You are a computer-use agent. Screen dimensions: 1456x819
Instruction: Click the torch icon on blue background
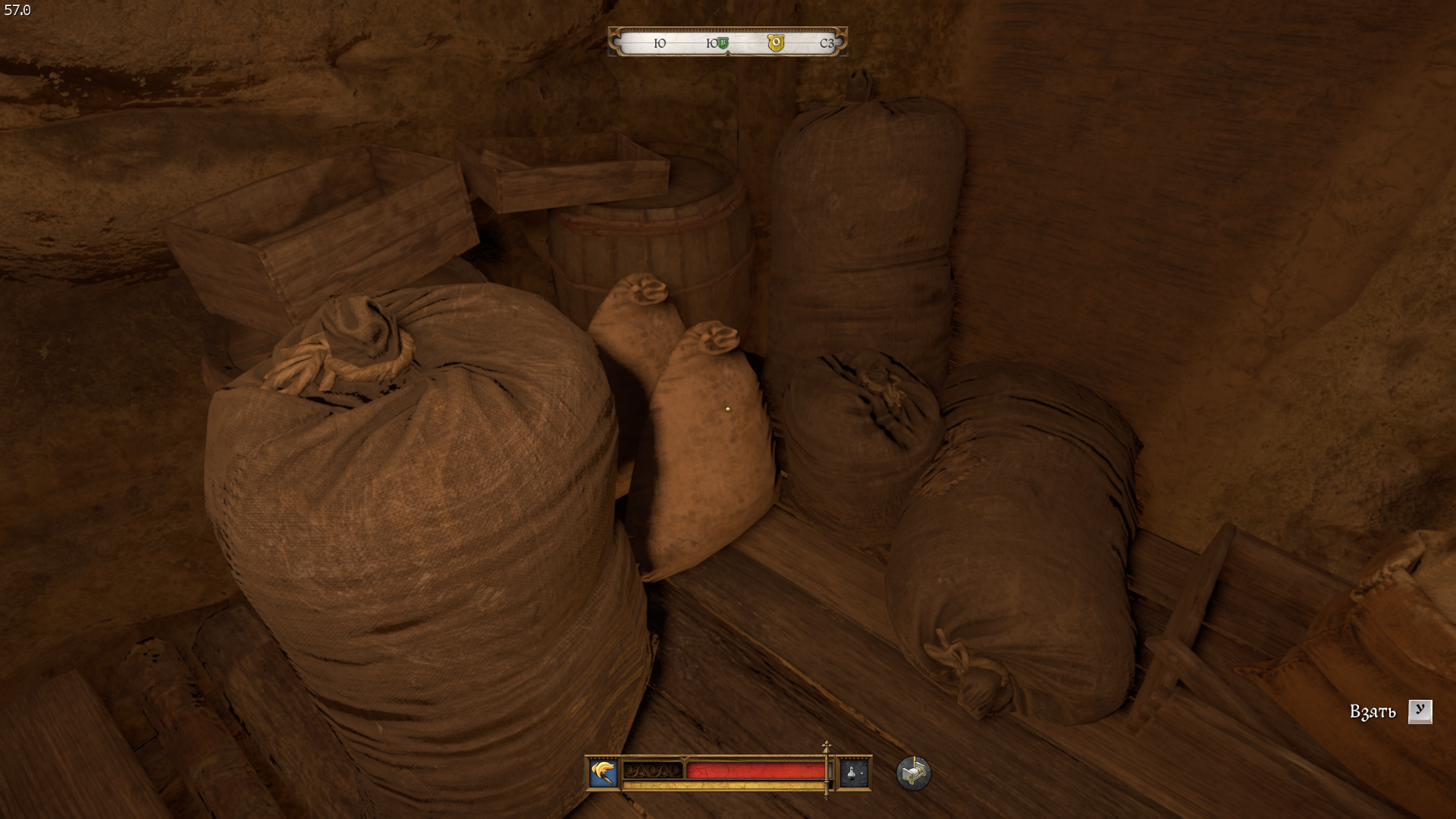pos(604,773)
